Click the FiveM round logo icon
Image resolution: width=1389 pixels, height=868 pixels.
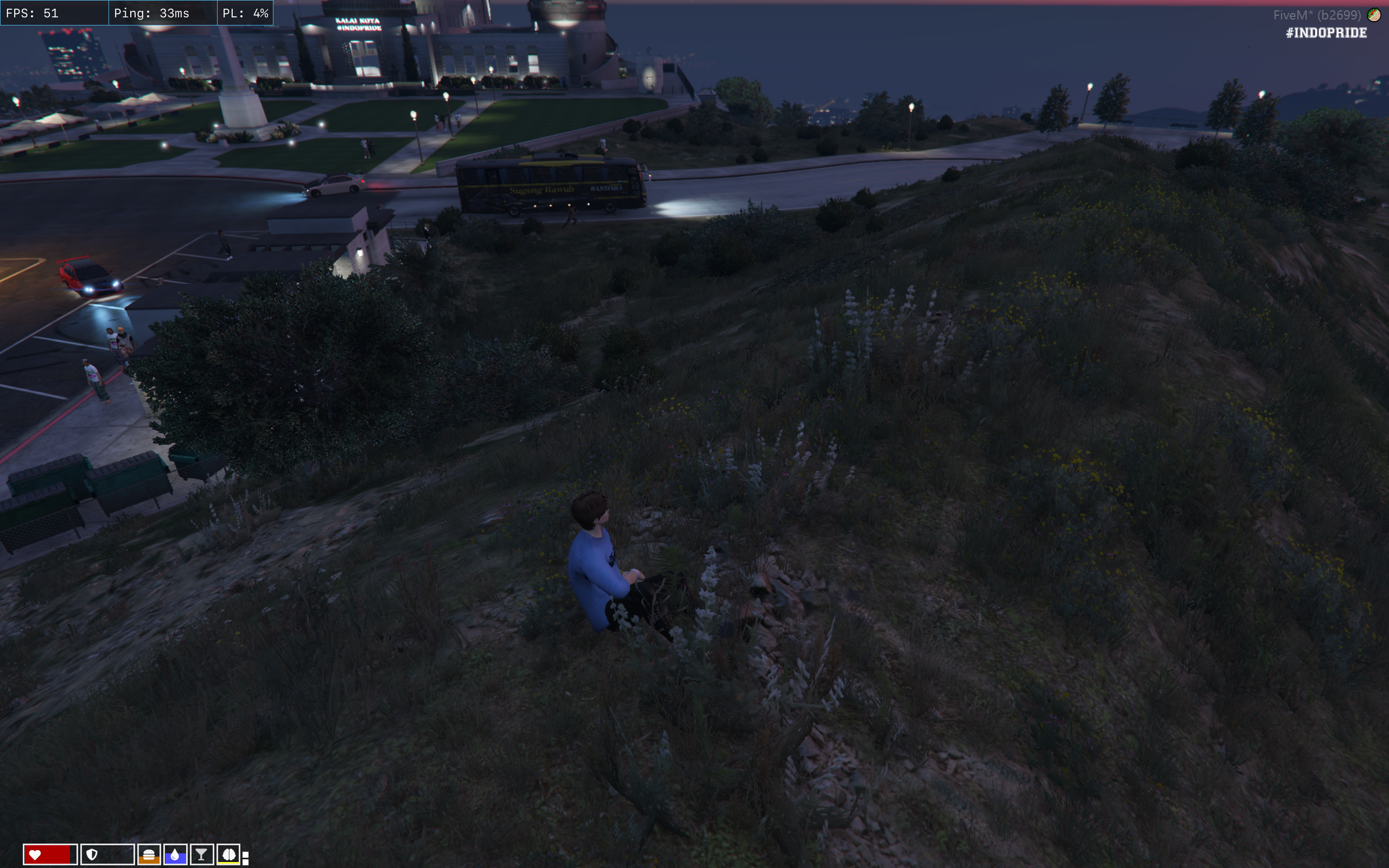pyautogui.click(x=1374, y=15)
